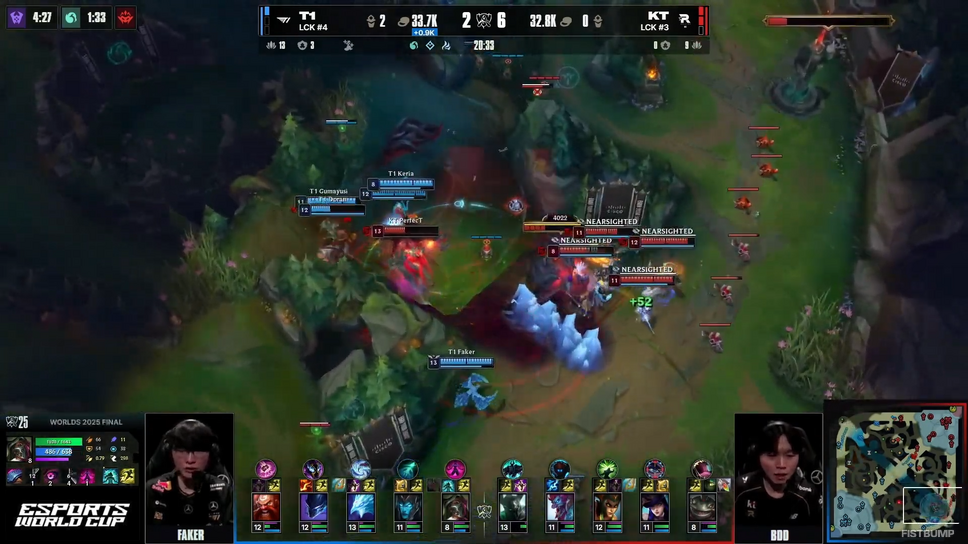This screenshot has width=968, height=544.
Task: Select the teal dragon timer icon
Action: (71, 18)
